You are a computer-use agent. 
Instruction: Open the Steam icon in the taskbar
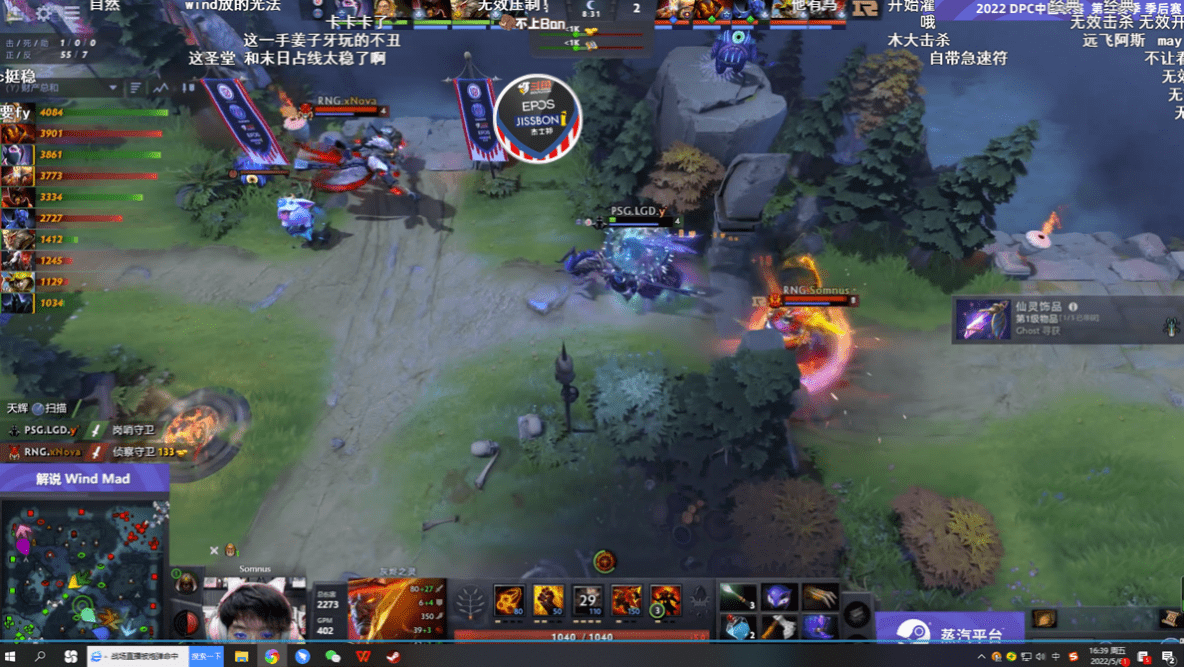(x=393, y=657)
